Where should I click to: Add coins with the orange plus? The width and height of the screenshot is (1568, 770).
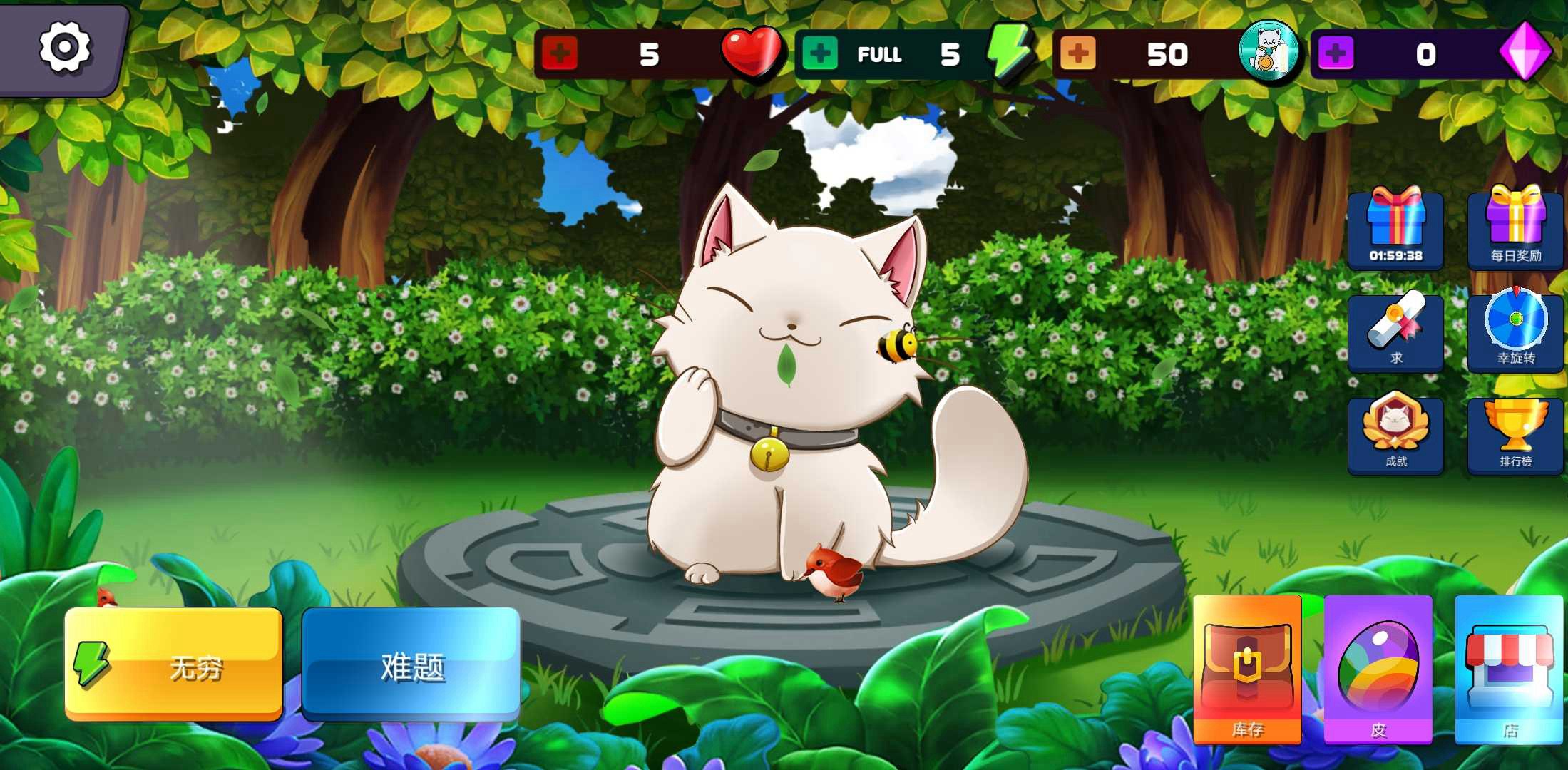click(x=1078, y=53)
